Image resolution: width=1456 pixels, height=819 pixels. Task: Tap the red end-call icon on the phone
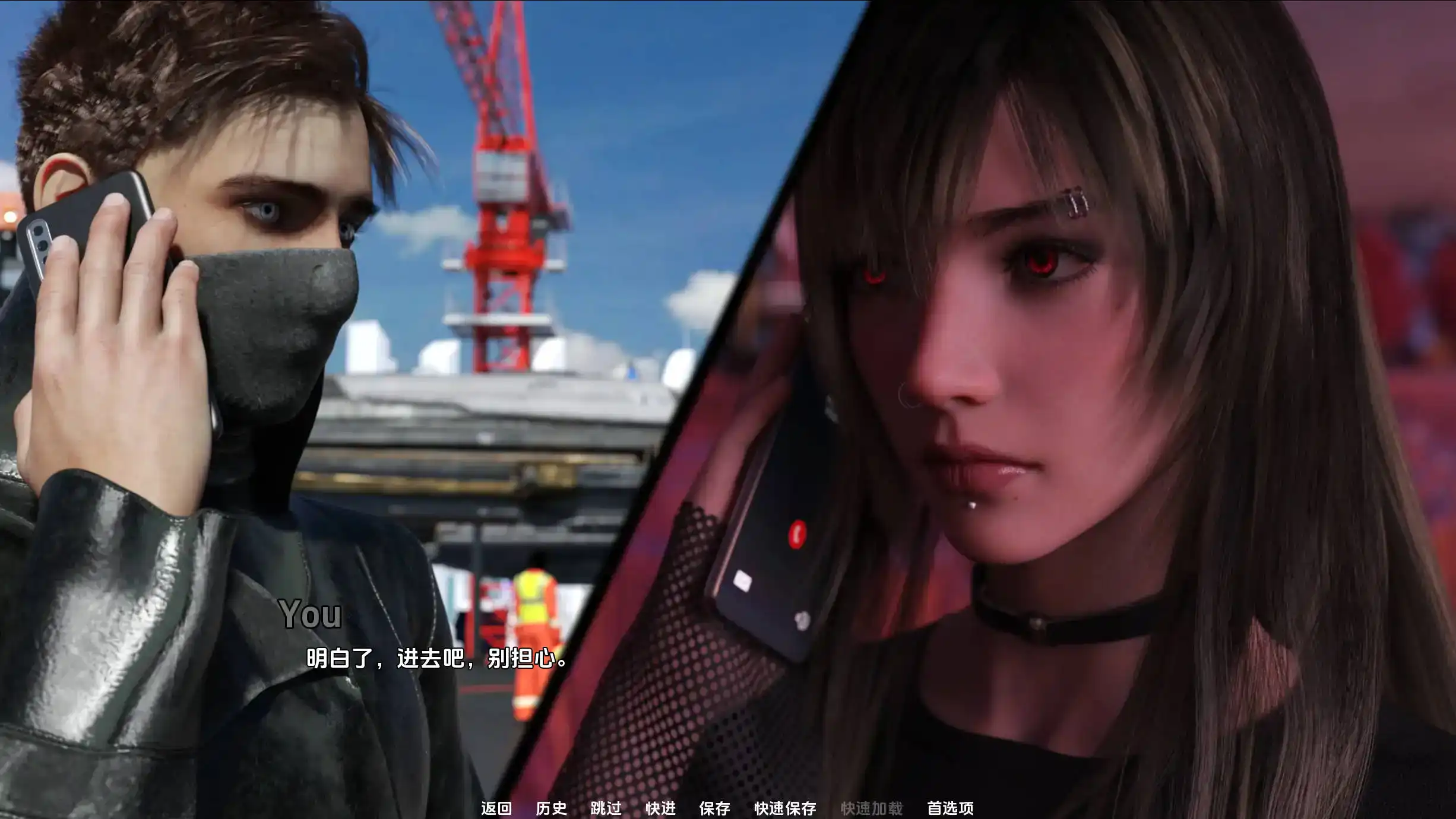click(x=797, y=534)
